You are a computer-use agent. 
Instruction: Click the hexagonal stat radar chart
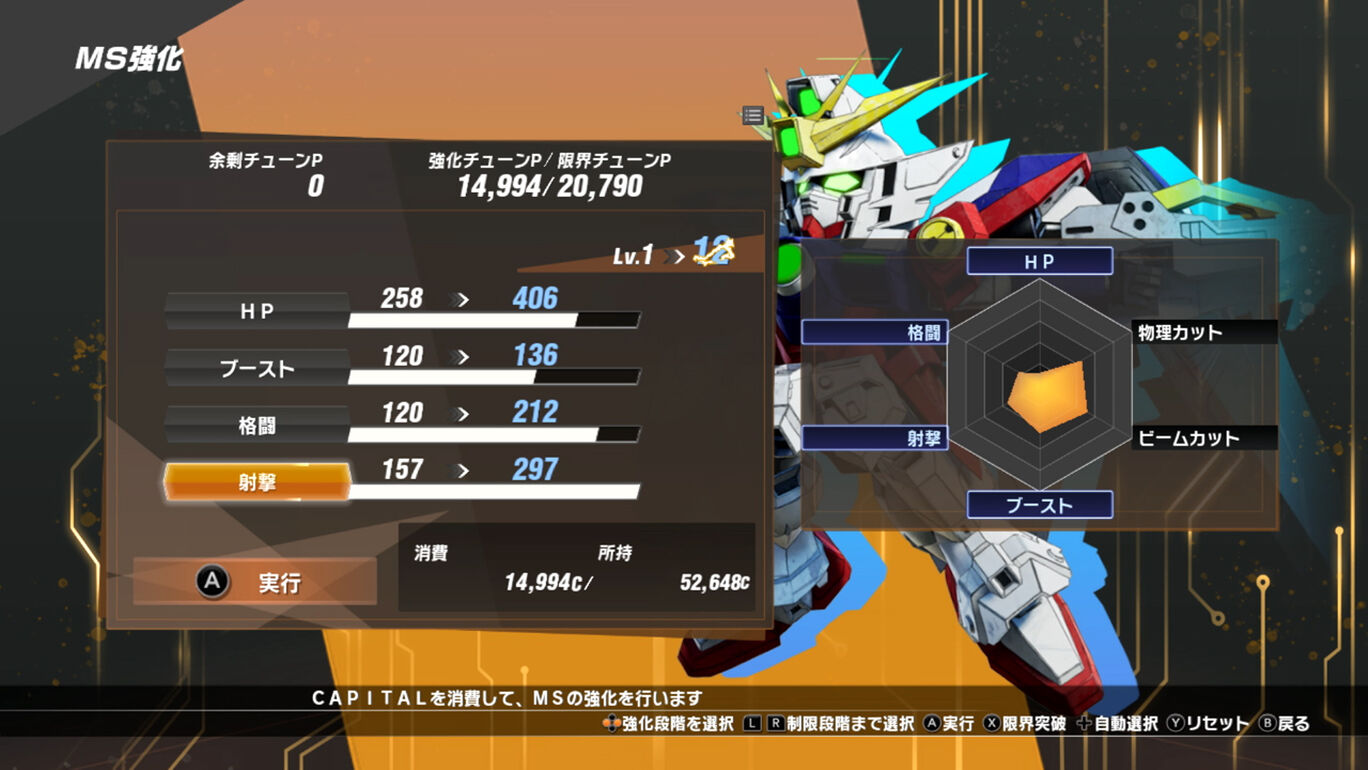1040,385
